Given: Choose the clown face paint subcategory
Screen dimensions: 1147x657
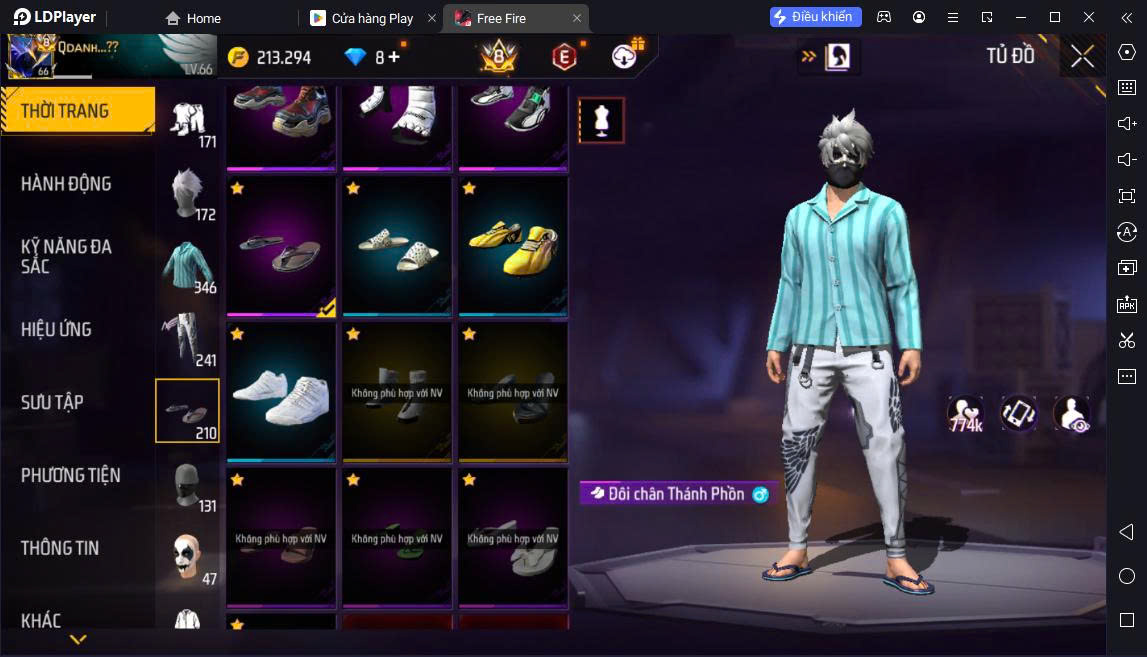Looking at the screenshot, I should [x=187, y=557].
